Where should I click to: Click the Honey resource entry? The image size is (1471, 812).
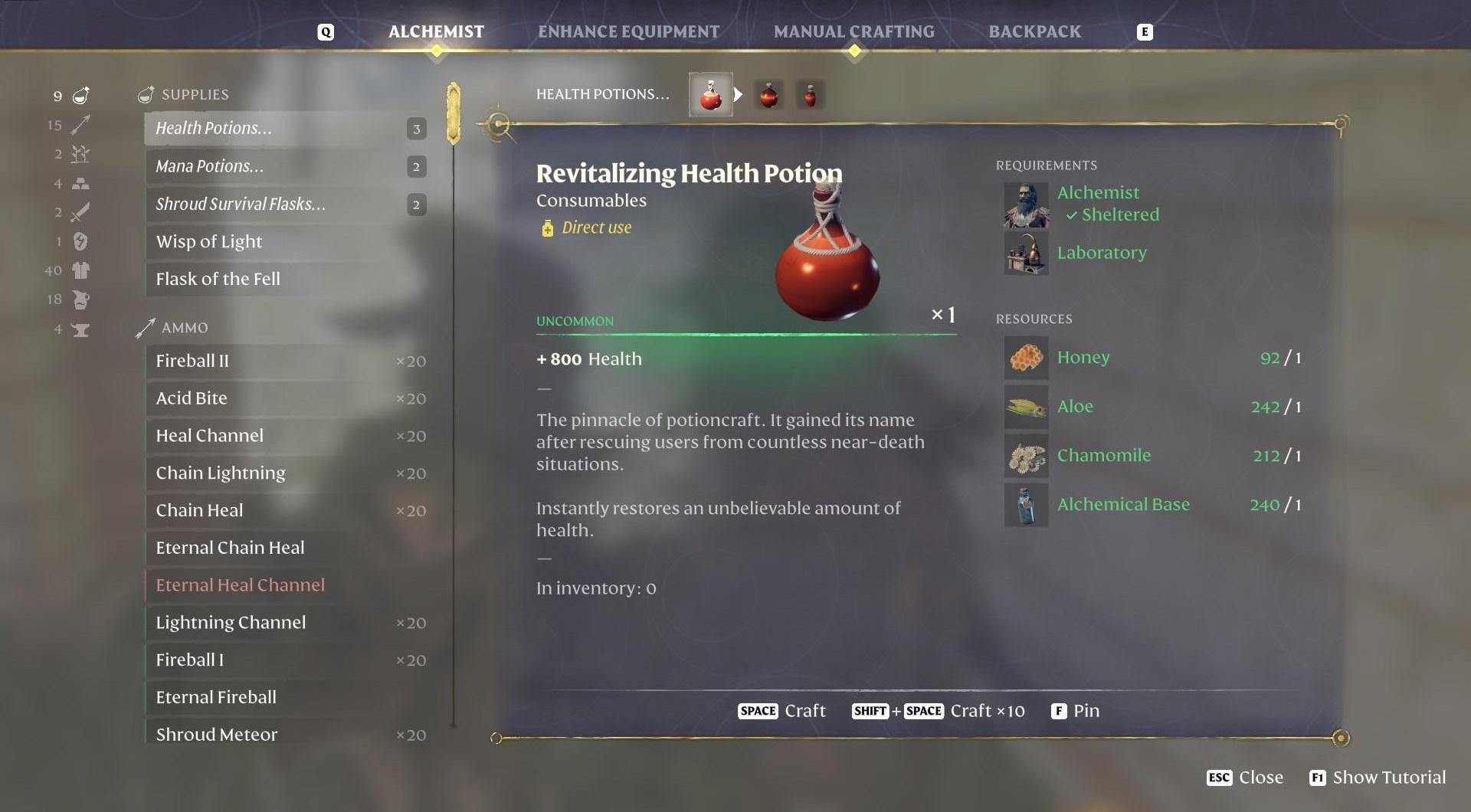pos(1083,358)
